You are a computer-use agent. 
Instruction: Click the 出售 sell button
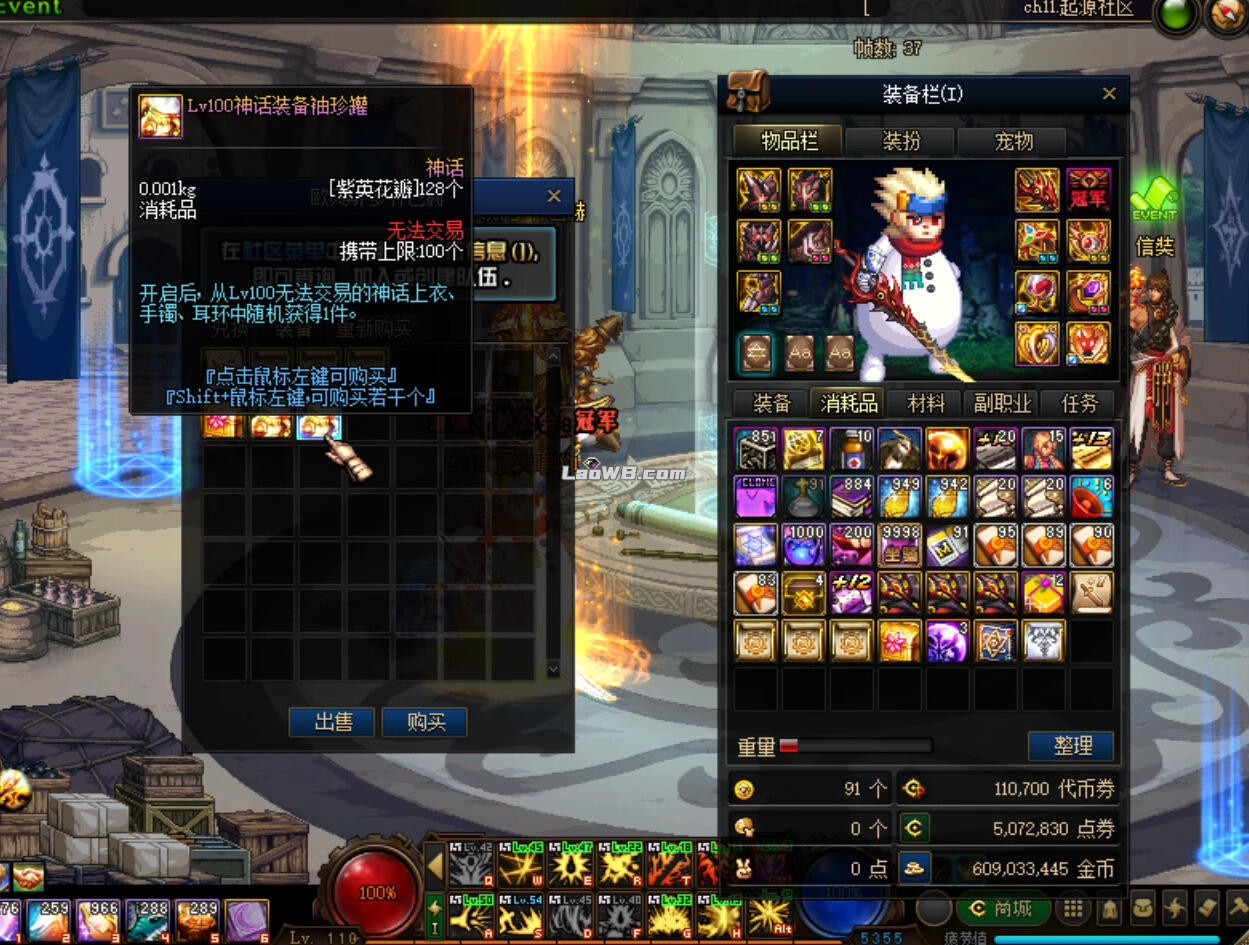coord(331,722)
